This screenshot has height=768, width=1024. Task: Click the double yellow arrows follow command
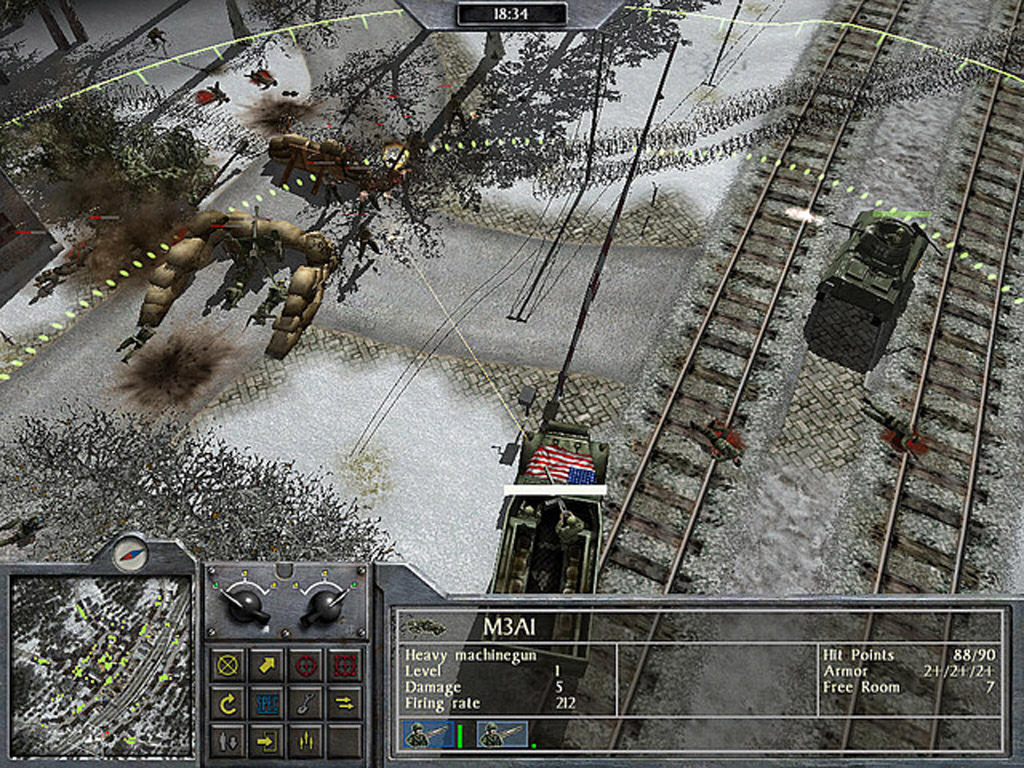click(x=344, y=703)
